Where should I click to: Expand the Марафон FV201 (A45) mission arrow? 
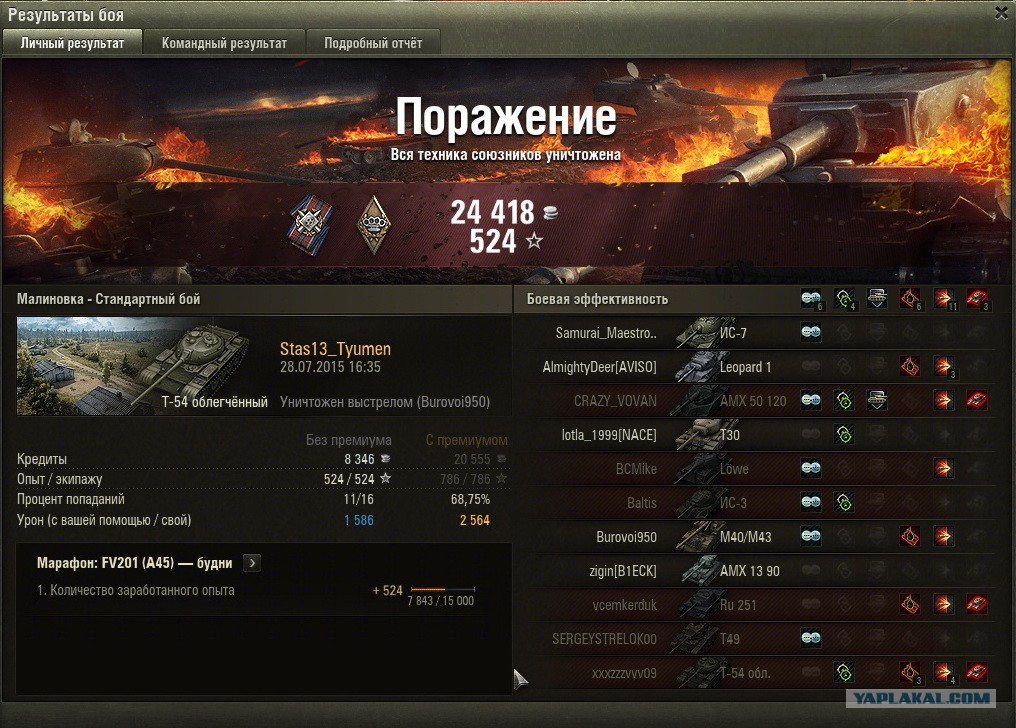point(252,563)
